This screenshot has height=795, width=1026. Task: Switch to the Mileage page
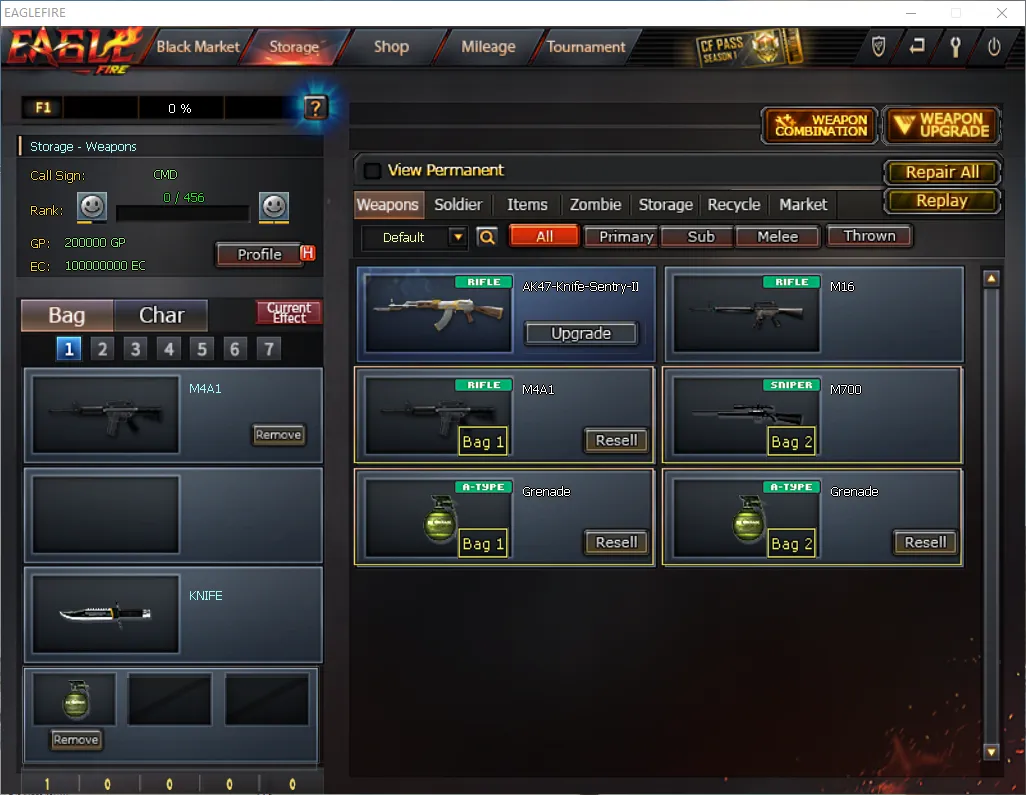pos(488,47)
